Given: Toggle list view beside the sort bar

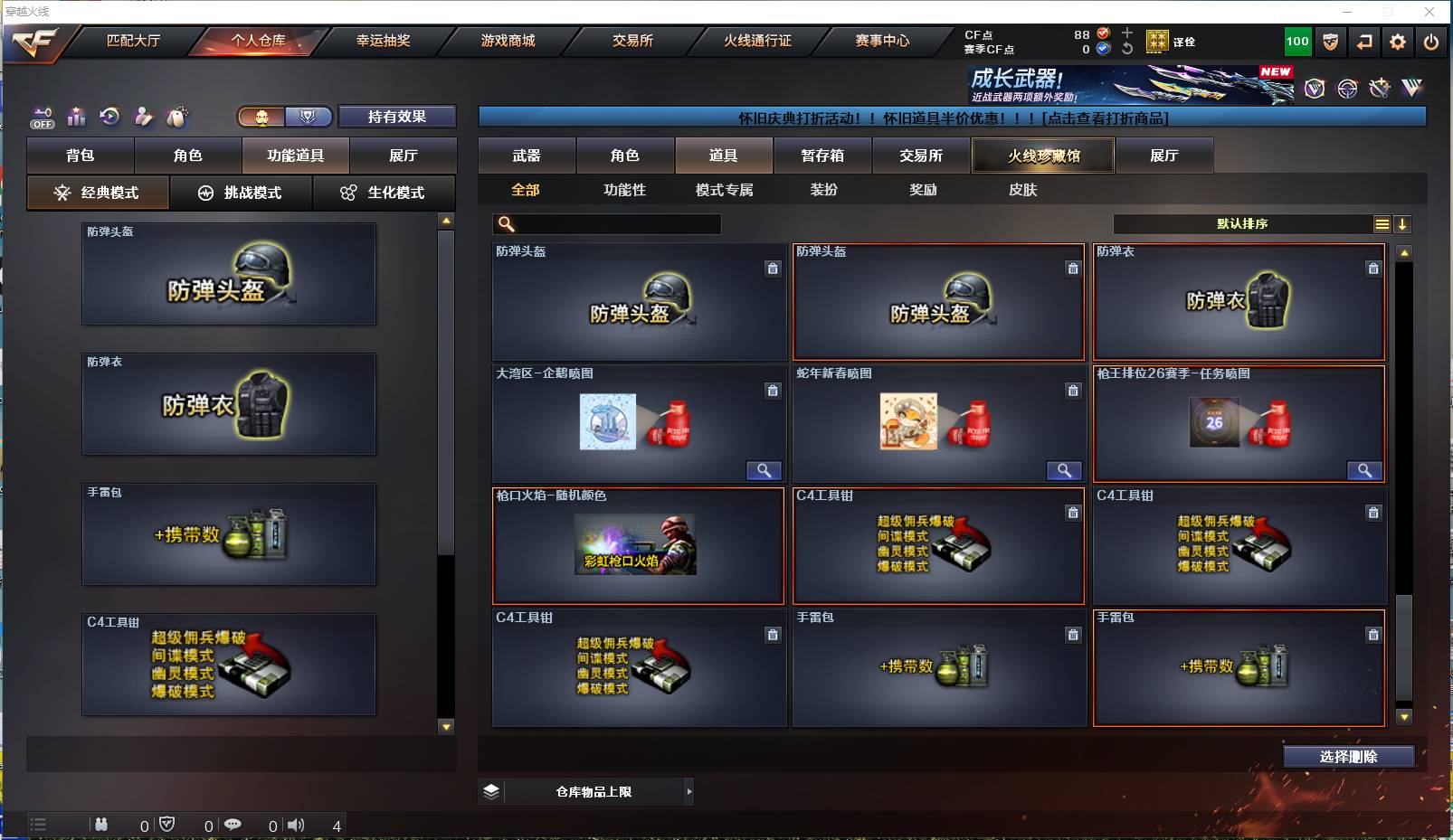Looking at the screenshot, I should [1383, 223].
